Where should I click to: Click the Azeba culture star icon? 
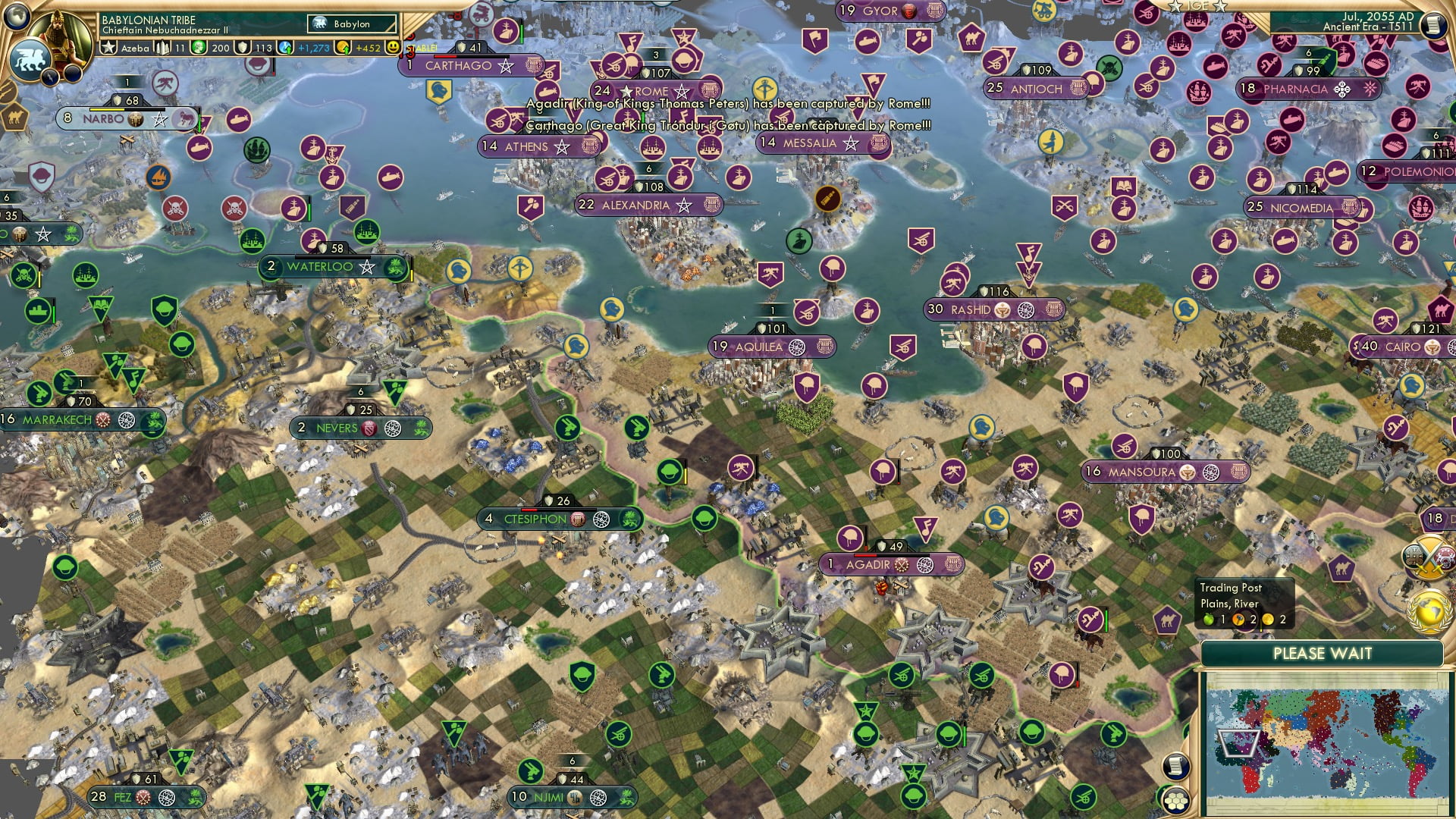tap(108, 47)
